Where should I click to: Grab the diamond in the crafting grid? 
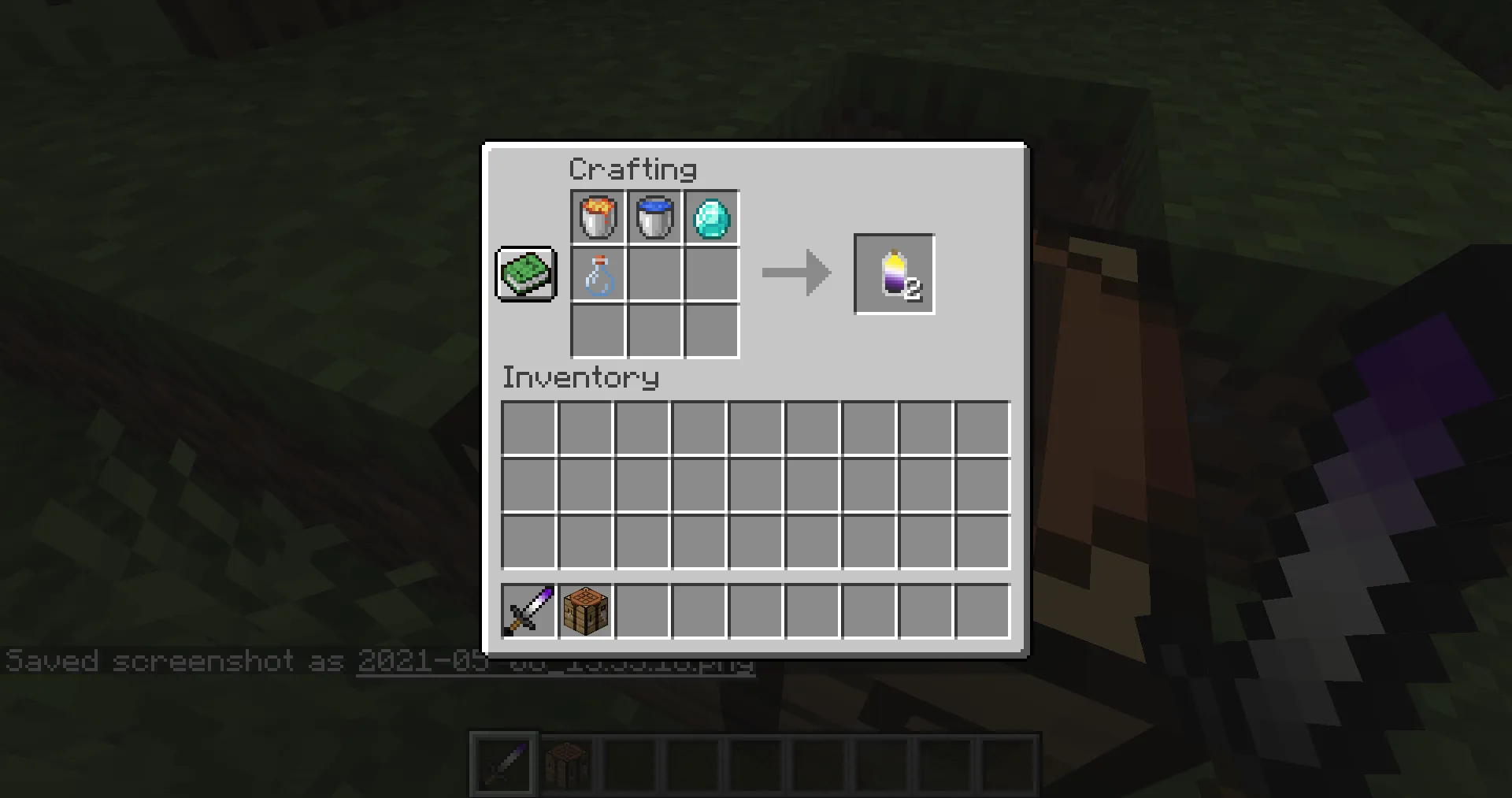tap(711, 217)
